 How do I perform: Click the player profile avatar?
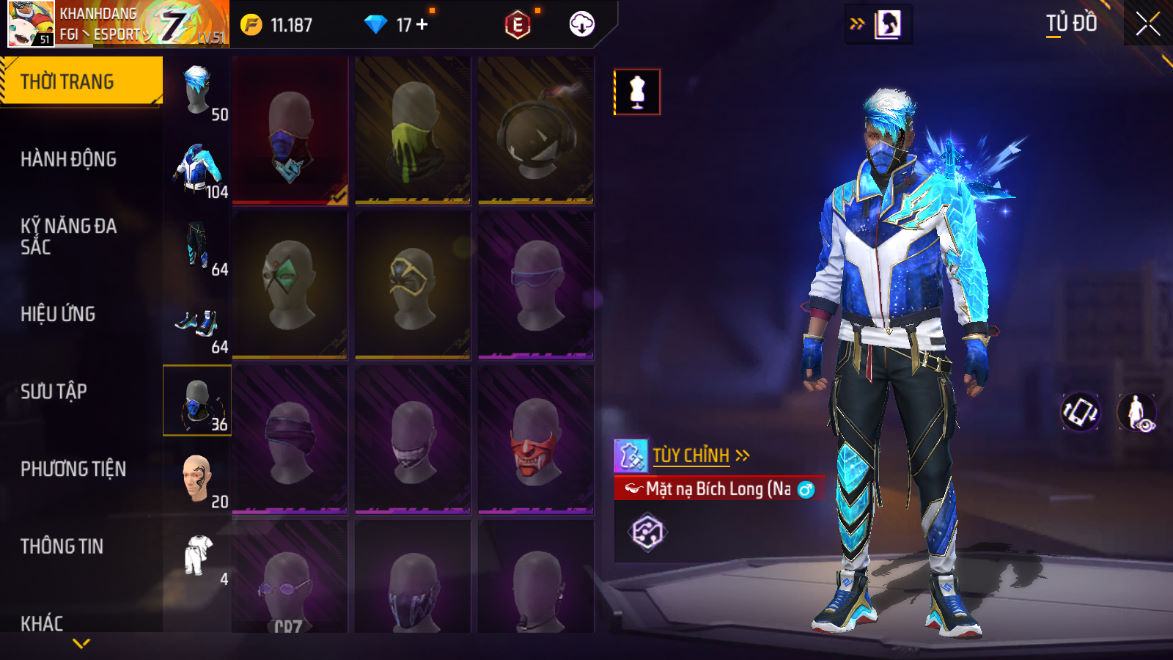(x=31, y=24)
